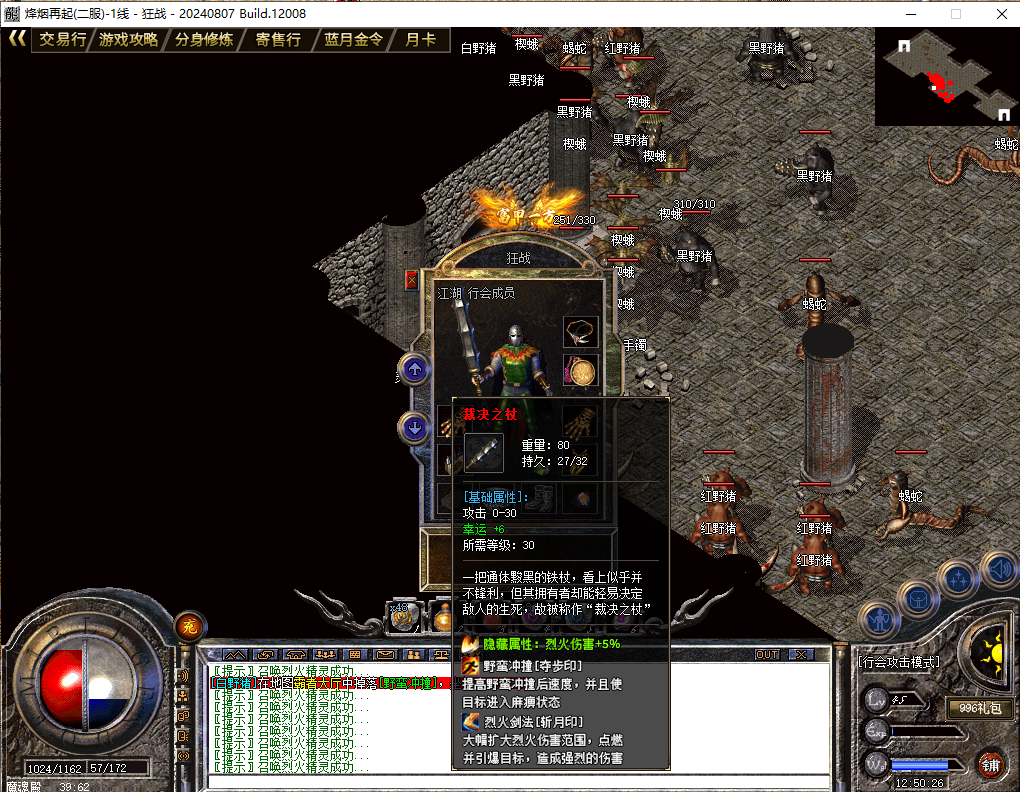Toggle the round speaker sound button

pos(998,569)
